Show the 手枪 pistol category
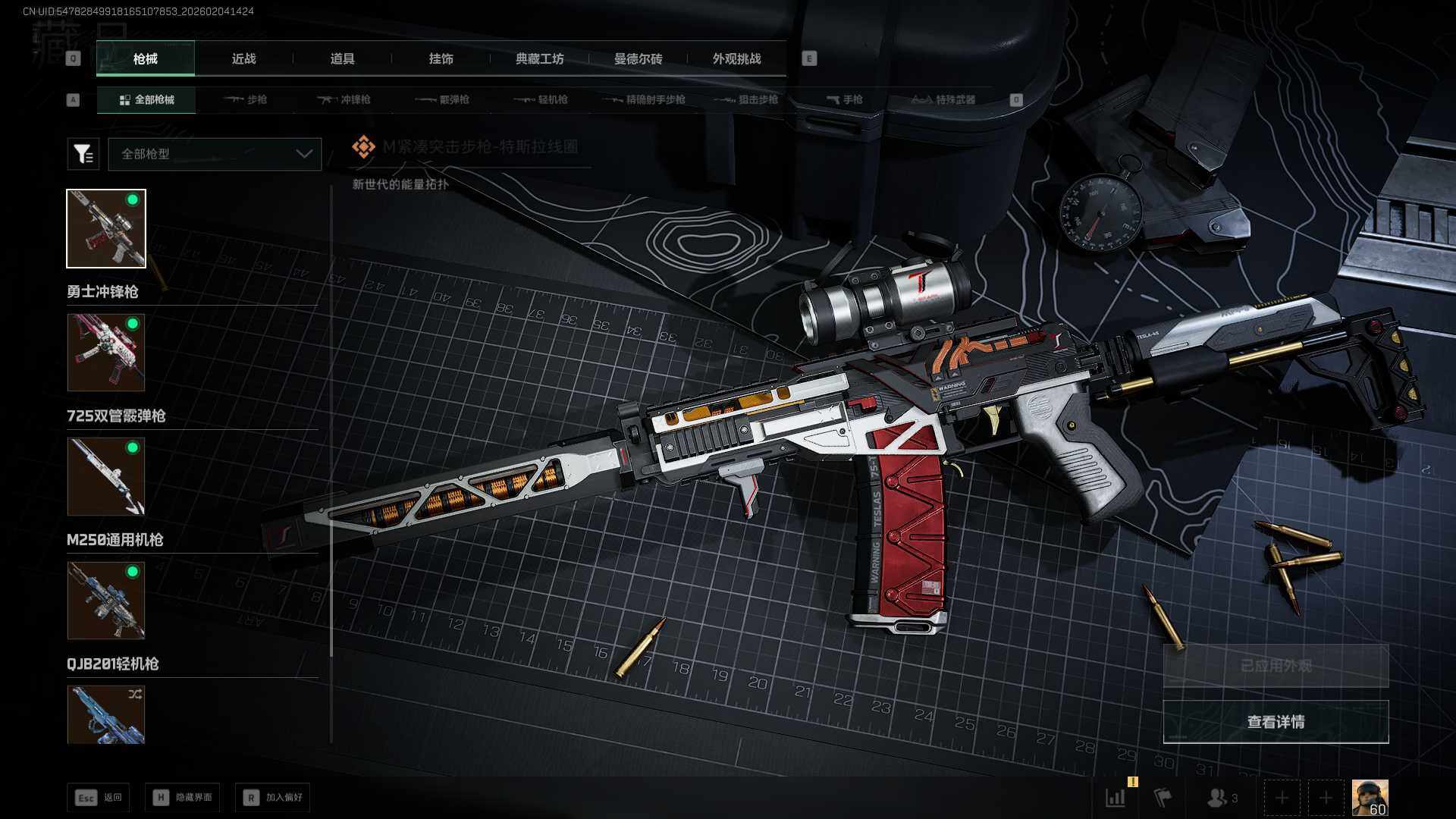1456x819 pixels. click(x=845, y=99)
